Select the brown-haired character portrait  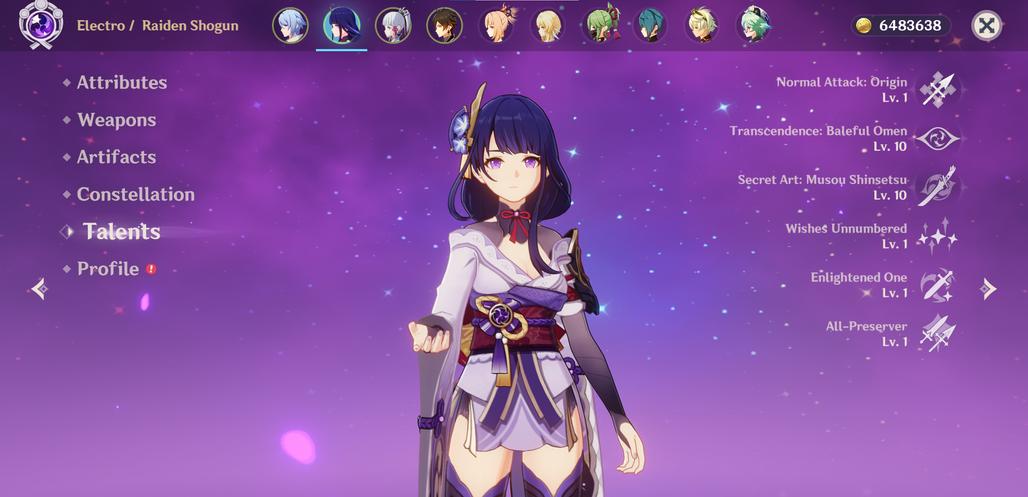[x=444, y=26]
